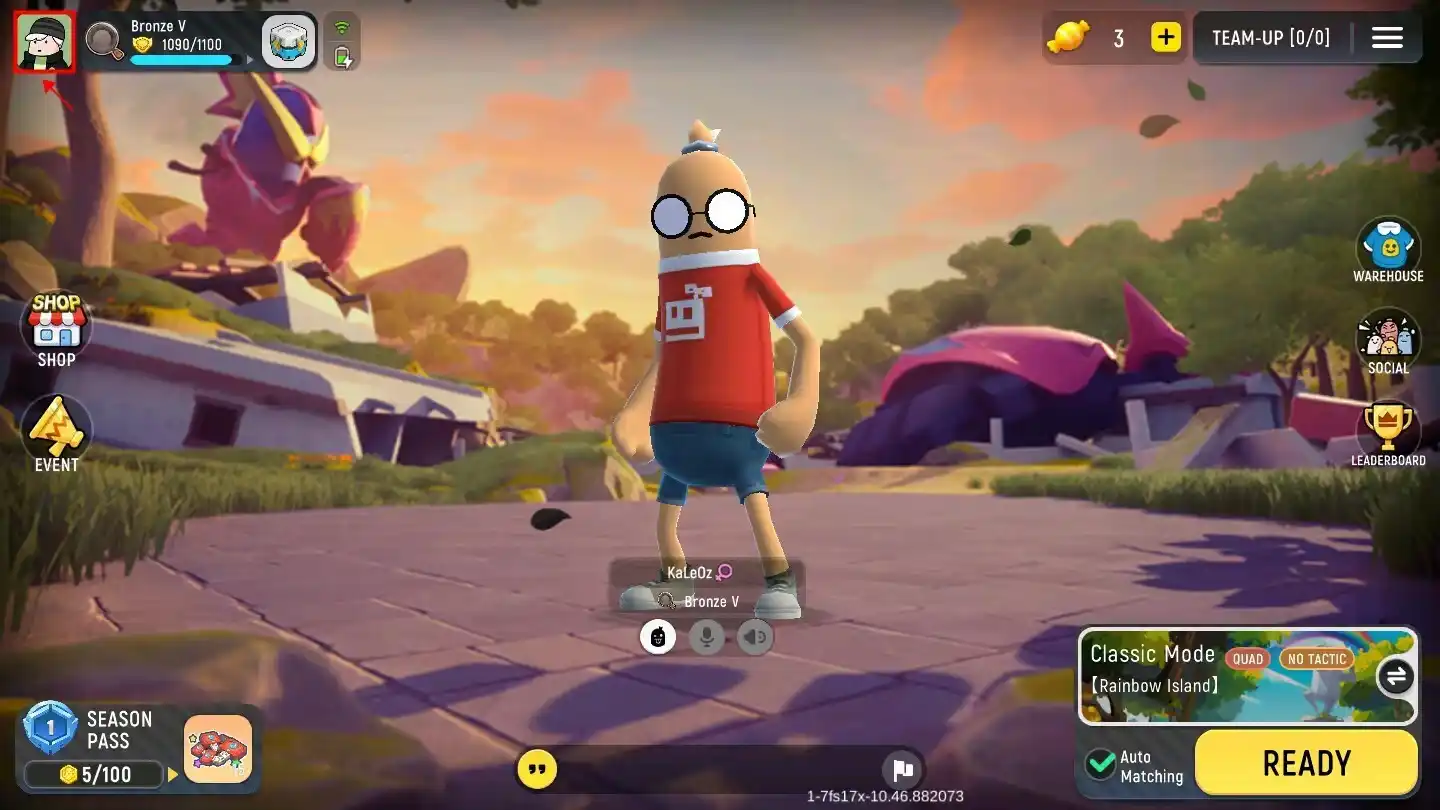Tap the flag marker button
1440x810 pixels.
click(x=903, y=770)
